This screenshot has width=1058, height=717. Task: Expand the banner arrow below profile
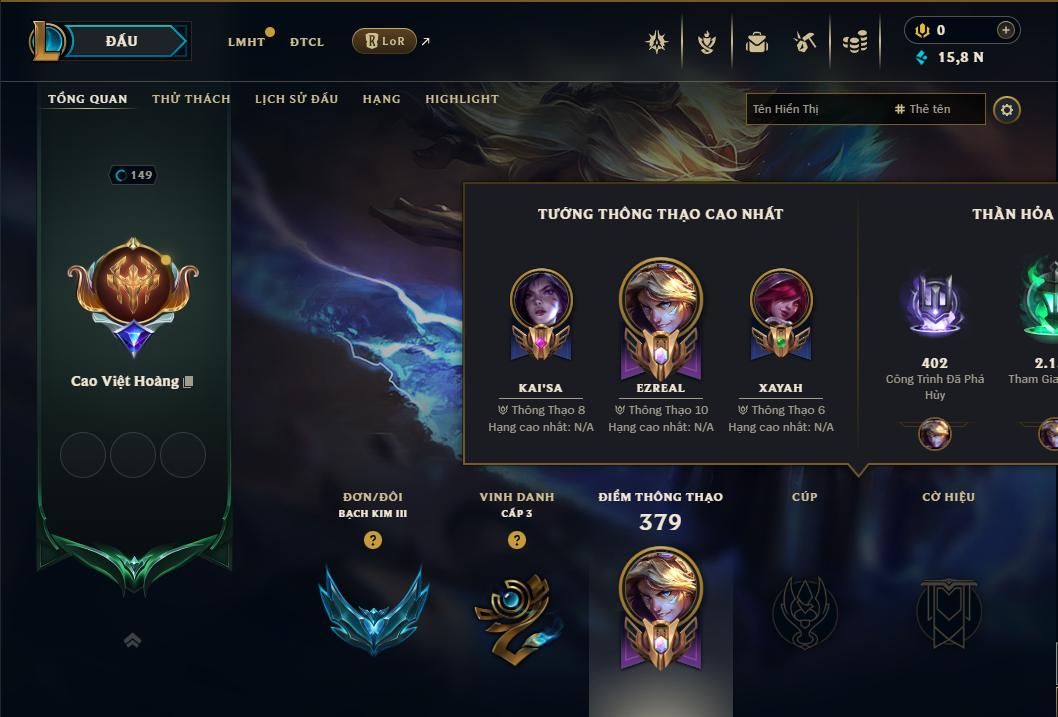132,640
